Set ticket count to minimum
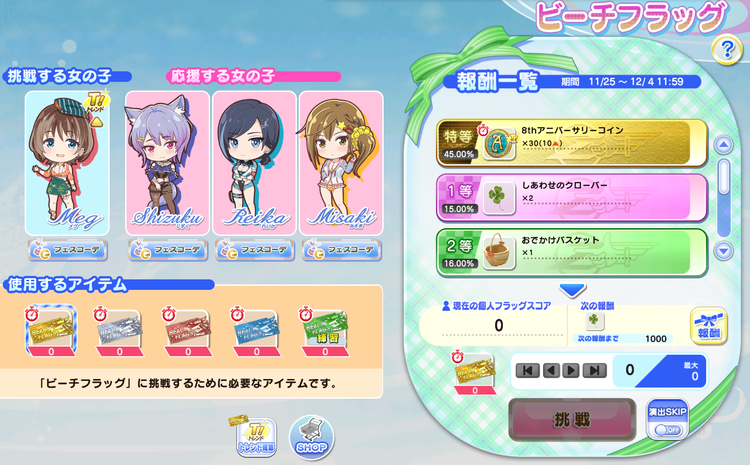 click(x=527, y=370)
